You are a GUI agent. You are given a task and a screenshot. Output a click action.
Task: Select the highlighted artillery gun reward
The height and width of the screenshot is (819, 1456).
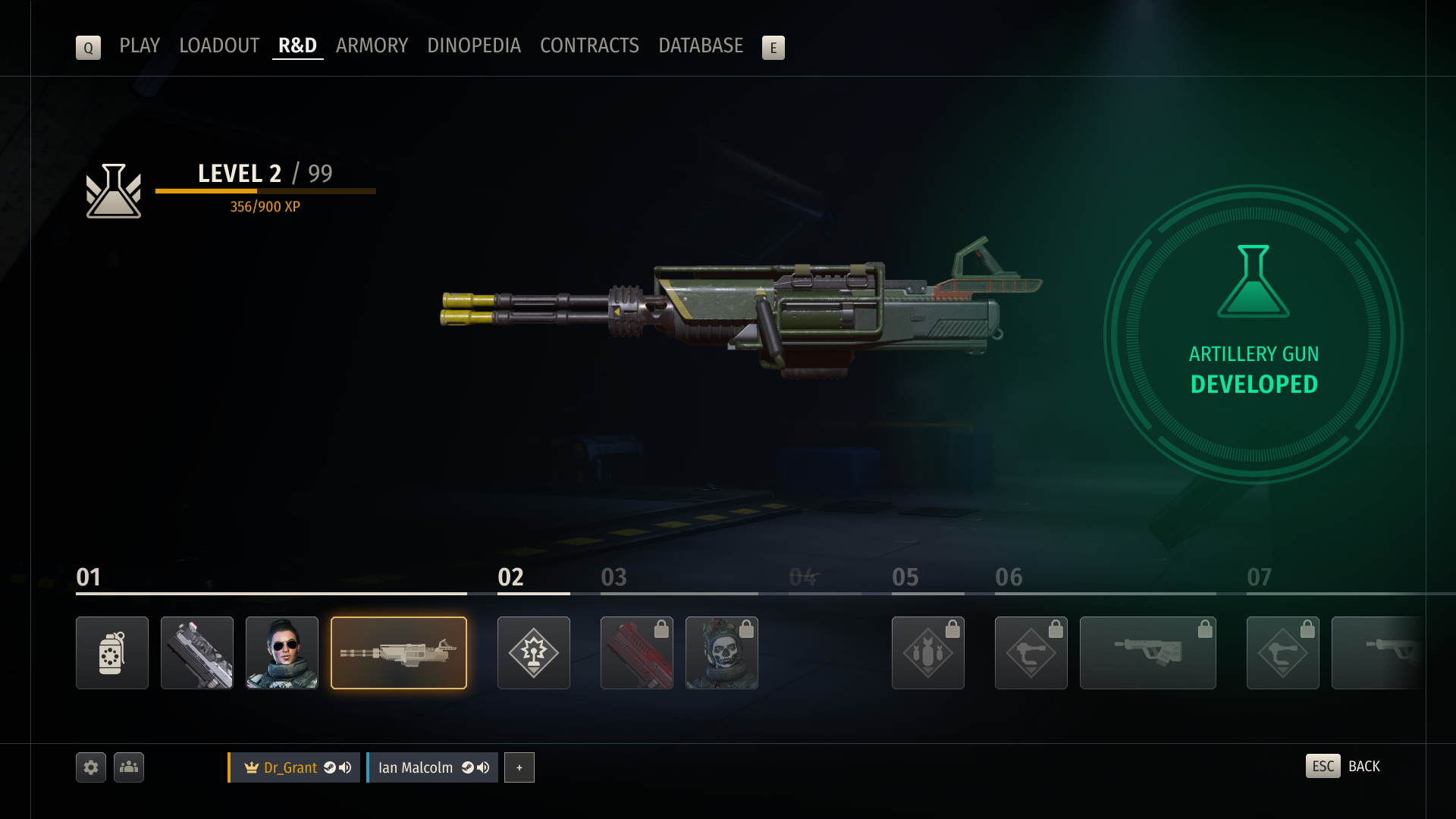399,653
